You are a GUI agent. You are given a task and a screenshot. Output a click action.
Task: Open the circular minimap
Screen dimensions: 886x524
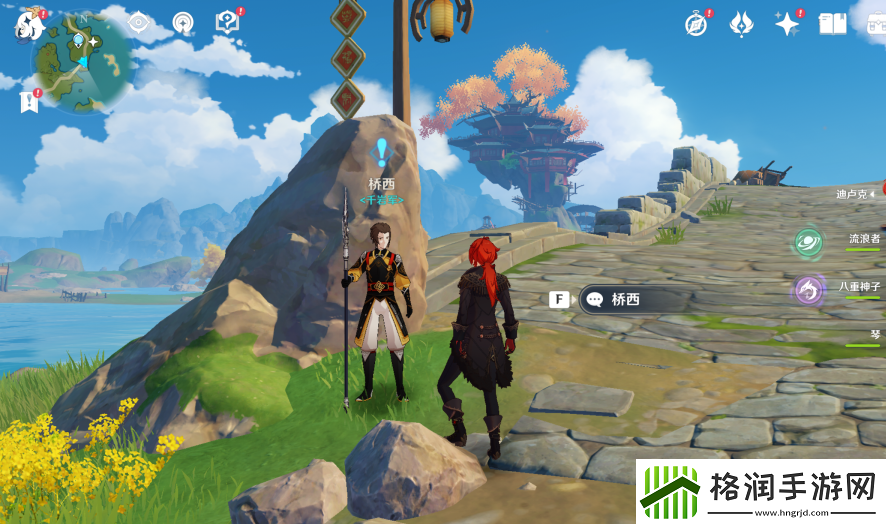coord(83,62)
